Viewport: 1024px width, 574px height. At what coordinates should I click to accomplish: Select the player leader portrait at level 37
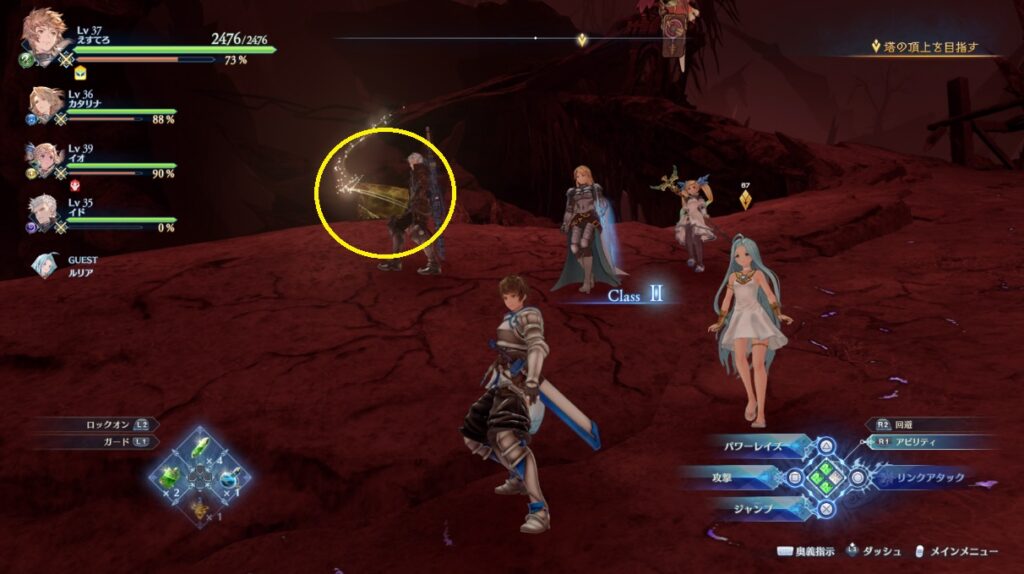44,34
